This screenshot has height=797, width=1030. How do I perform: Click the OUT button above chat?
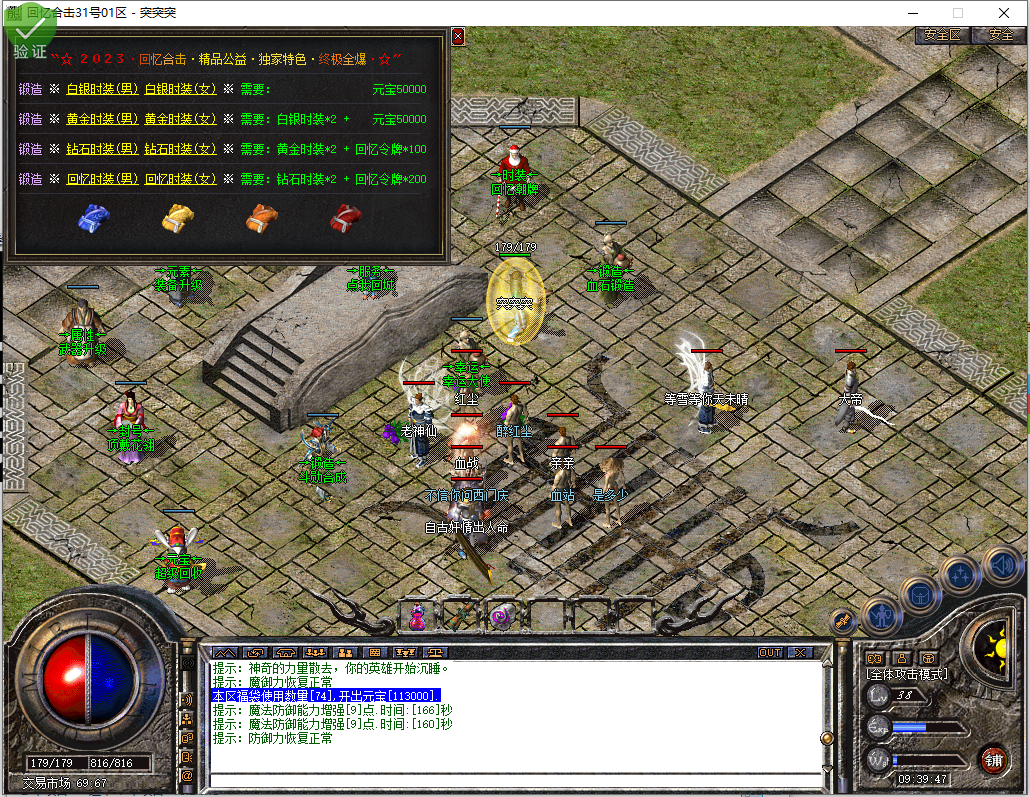pos(769,652)
